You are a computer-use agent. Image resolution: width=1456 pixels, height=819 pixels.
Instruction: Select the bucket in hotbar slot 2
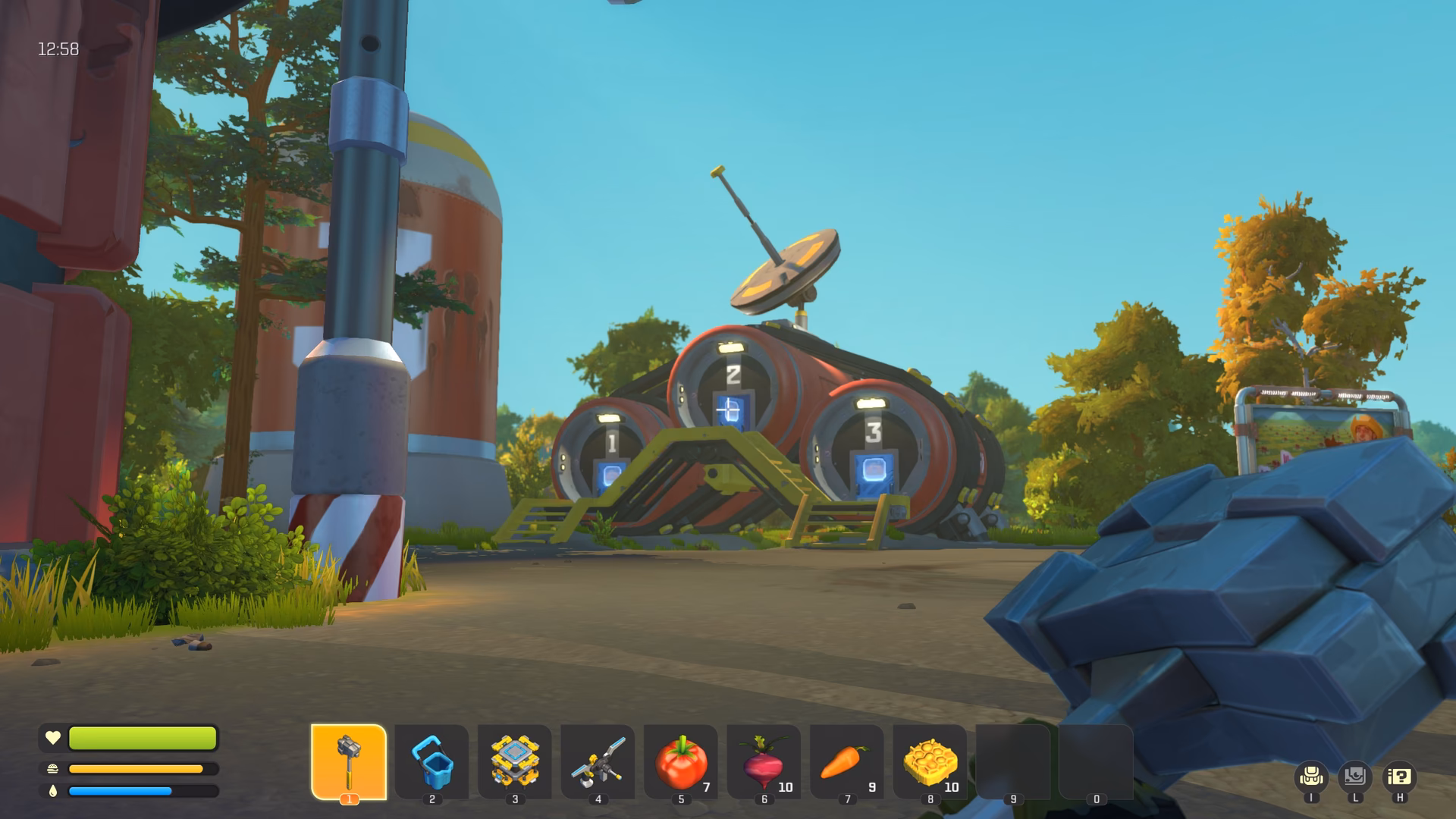click(431, 762)
